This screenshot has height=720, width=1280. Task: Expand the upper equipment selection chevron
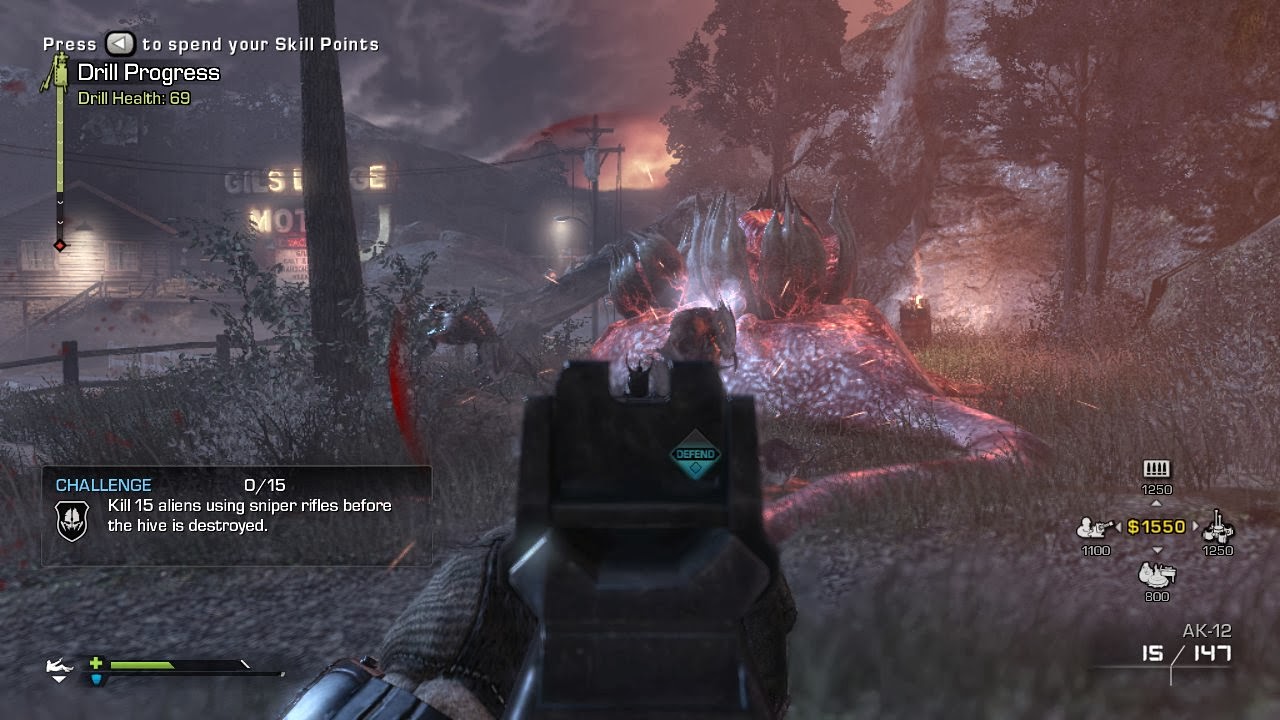coord(1156,503)
